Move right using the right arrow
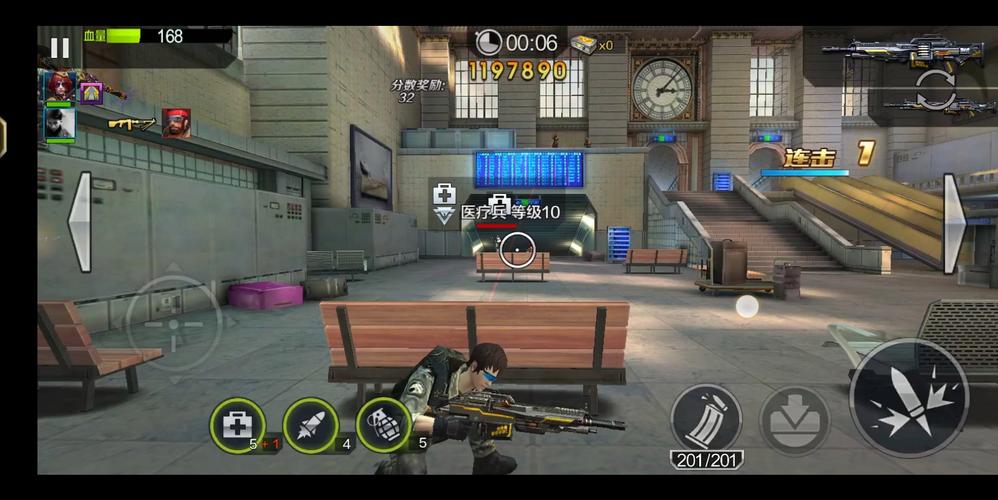Viewport: 998px width, 500px height. click(955, 222)
